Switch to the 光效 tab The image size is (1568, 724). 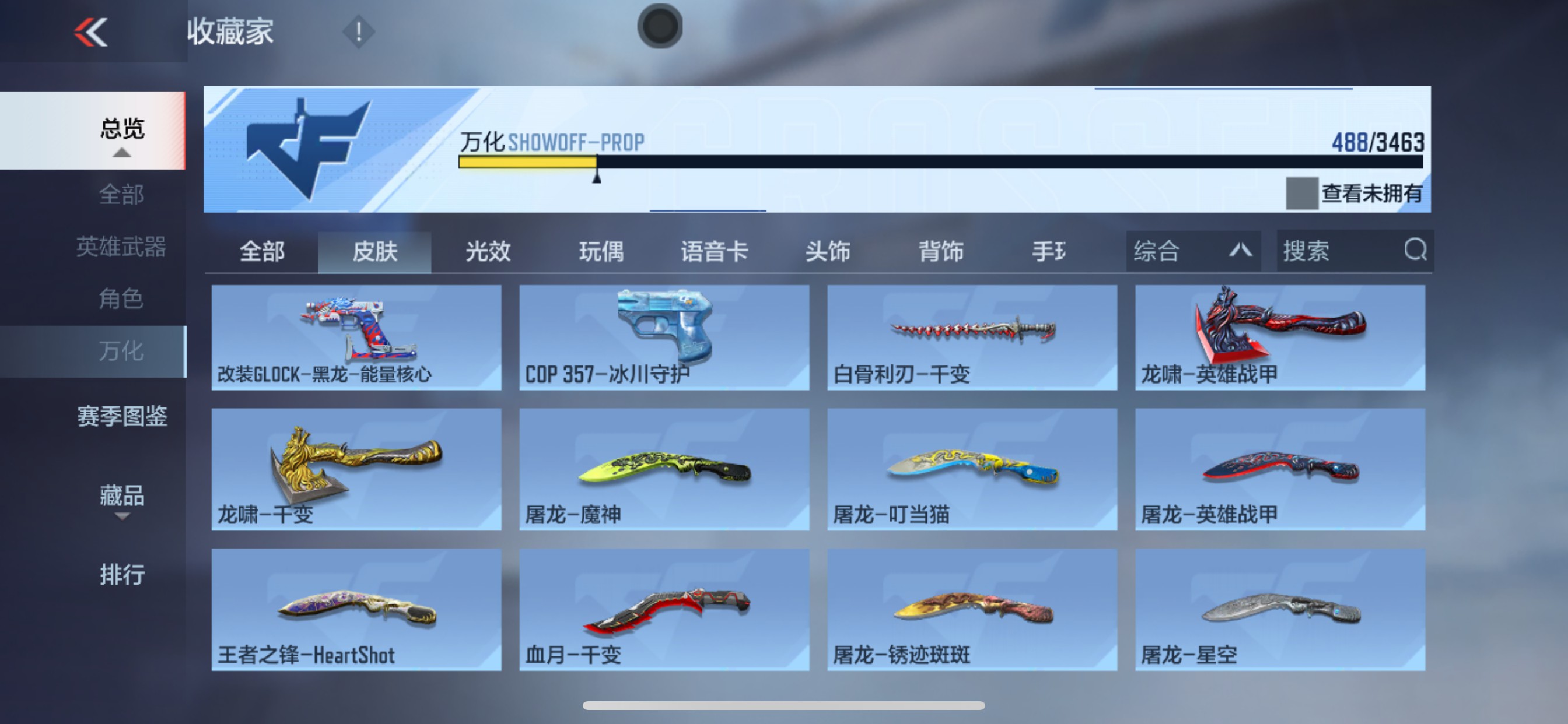(487, 251)
